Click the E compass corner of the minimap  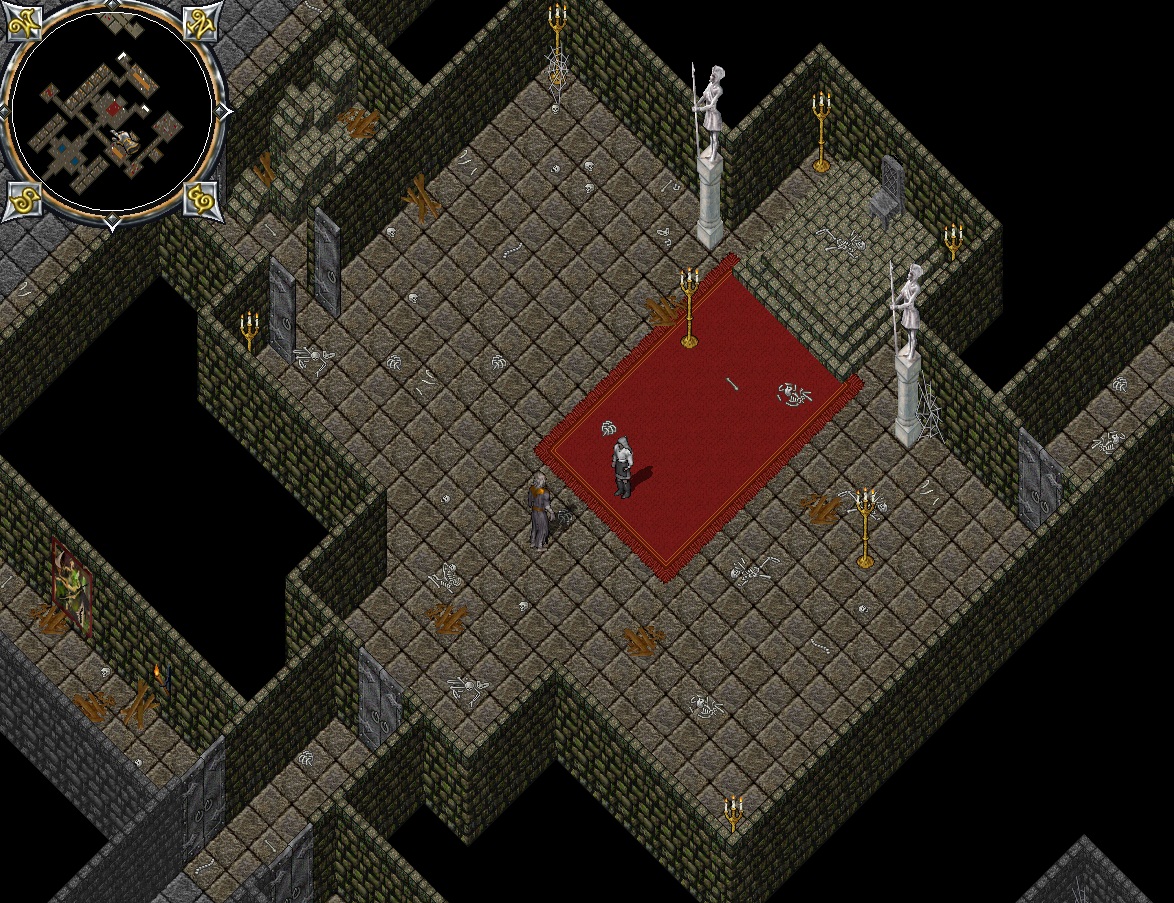(201, 200)
